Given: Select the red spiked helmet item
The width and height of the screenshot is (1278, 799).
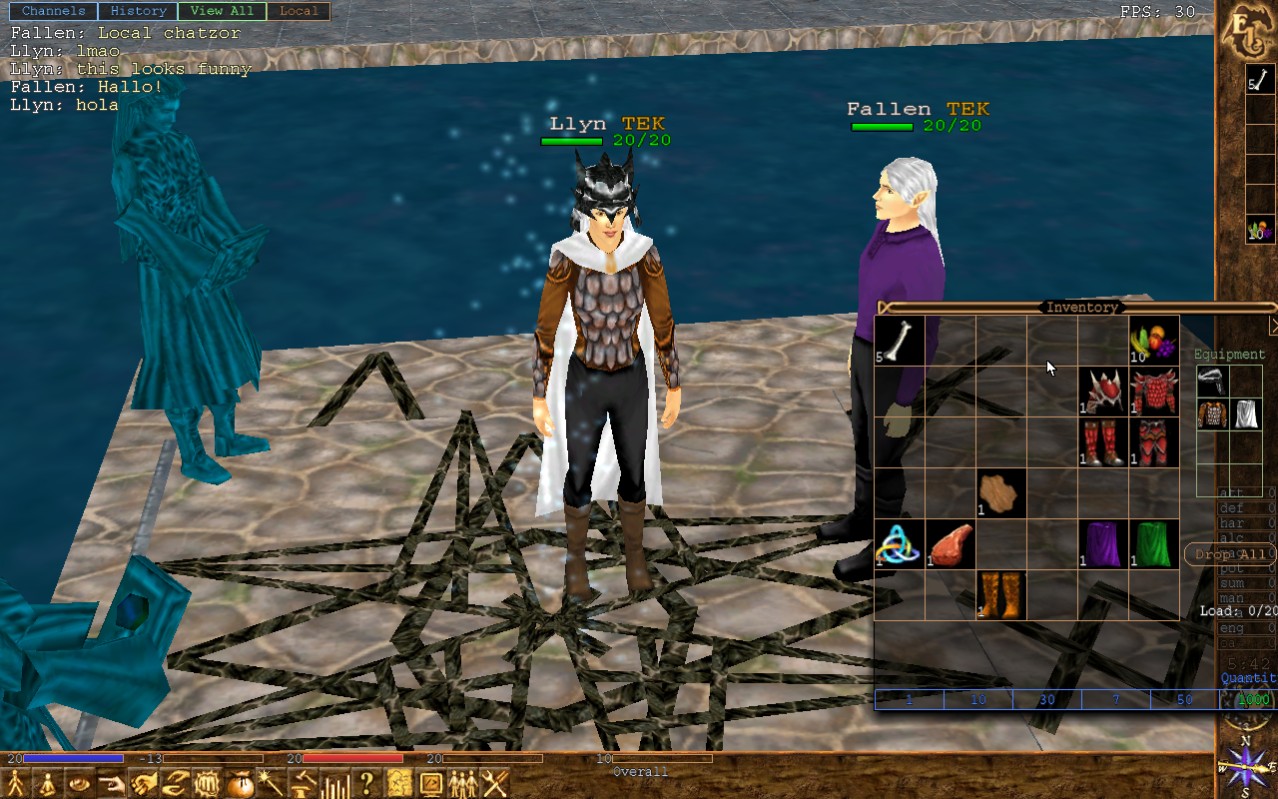Looking at the screenshot, I should (x=1103, y=392).
